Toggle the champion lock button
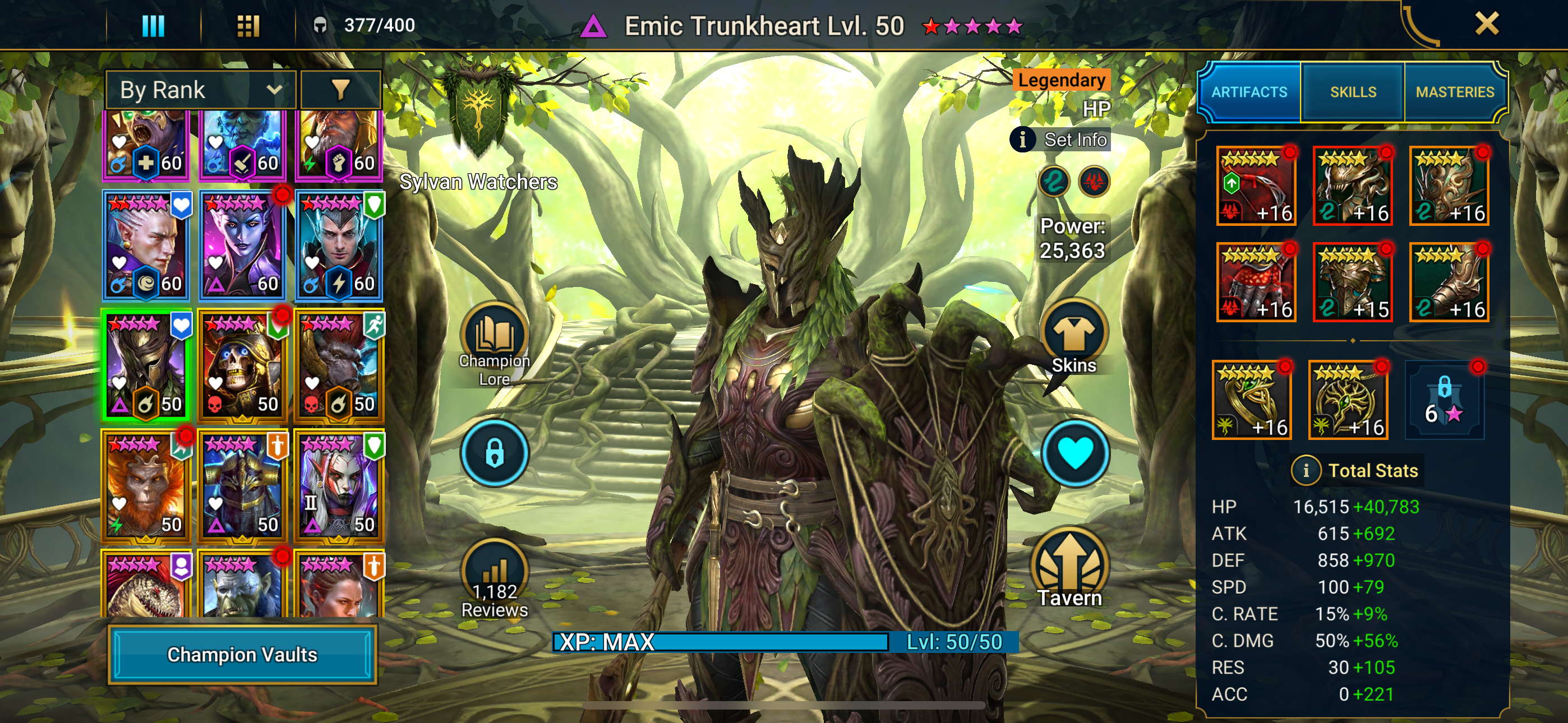Viewport: 1568px width, 723px height. [x=494, y=453]
